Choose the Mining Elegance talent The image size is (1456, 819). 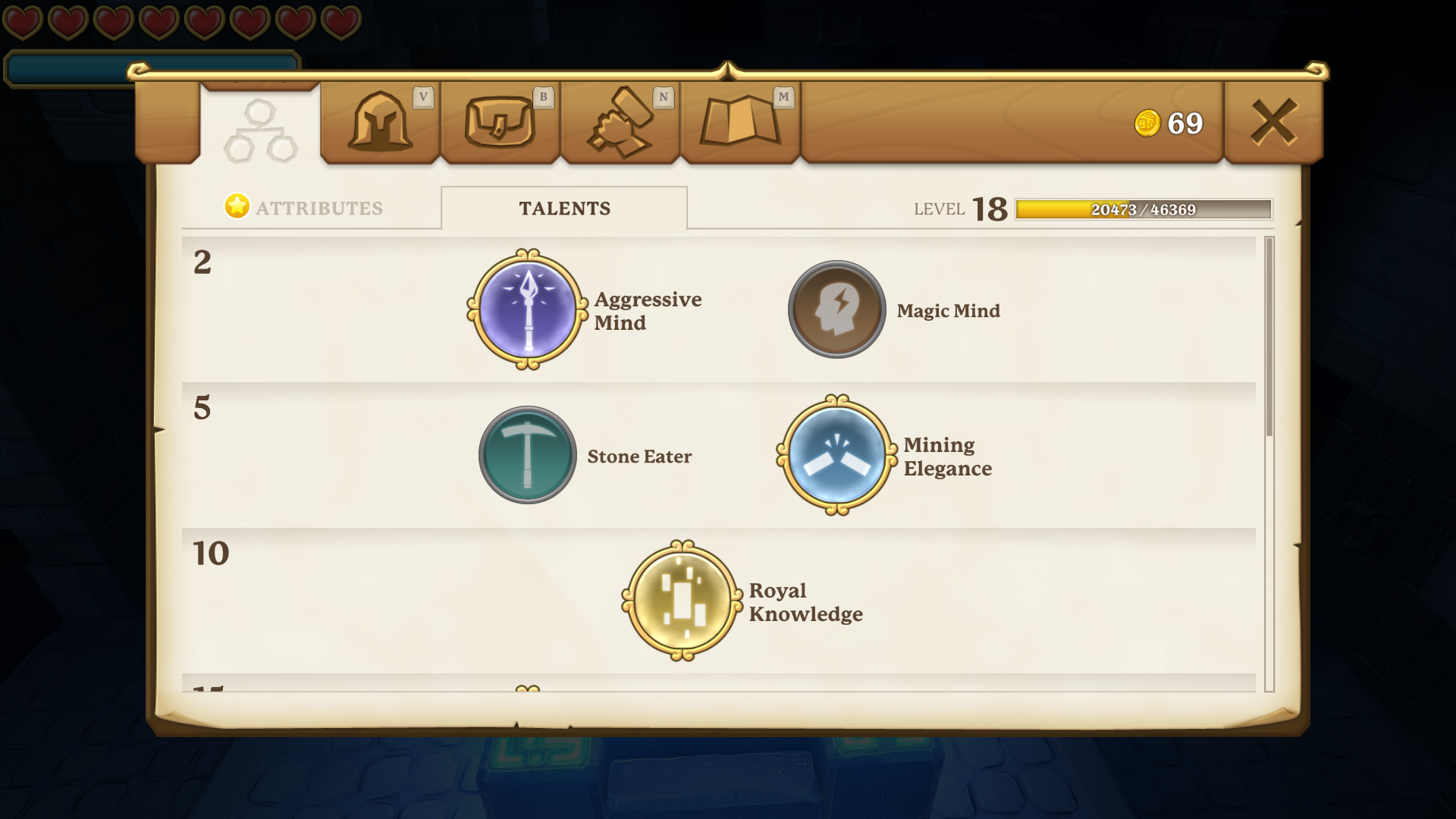click(x=837, y=455)
